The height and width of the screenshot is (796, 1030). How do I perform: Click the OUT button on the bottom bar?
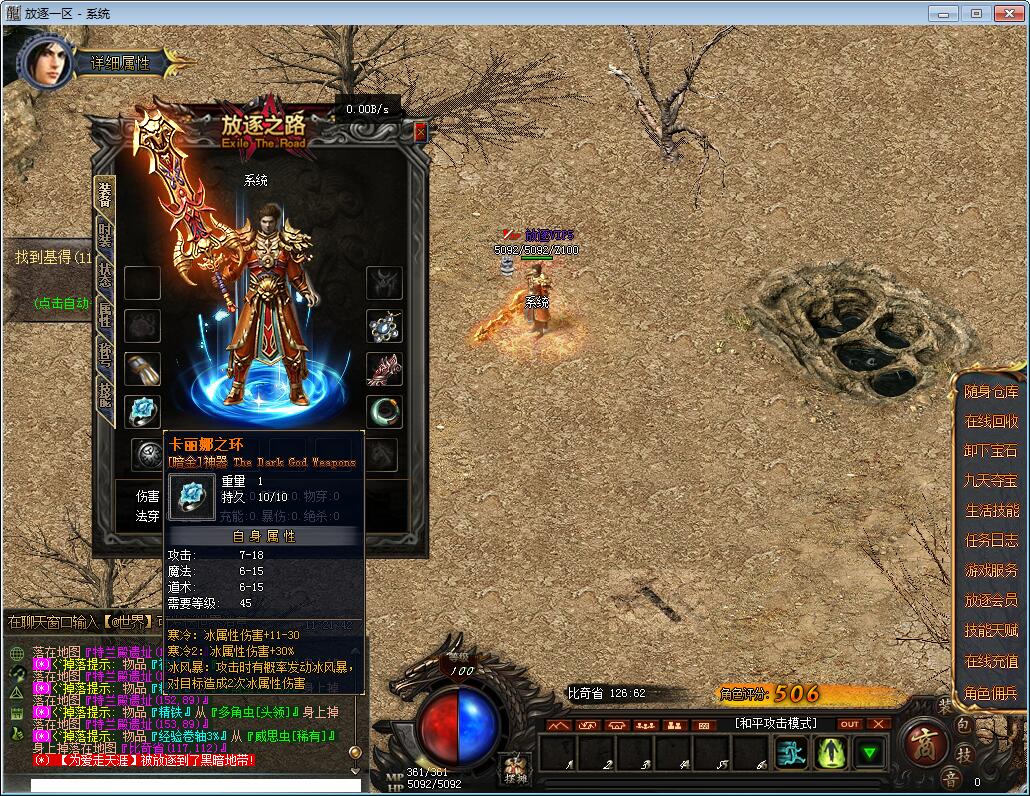tap(849, 724)
